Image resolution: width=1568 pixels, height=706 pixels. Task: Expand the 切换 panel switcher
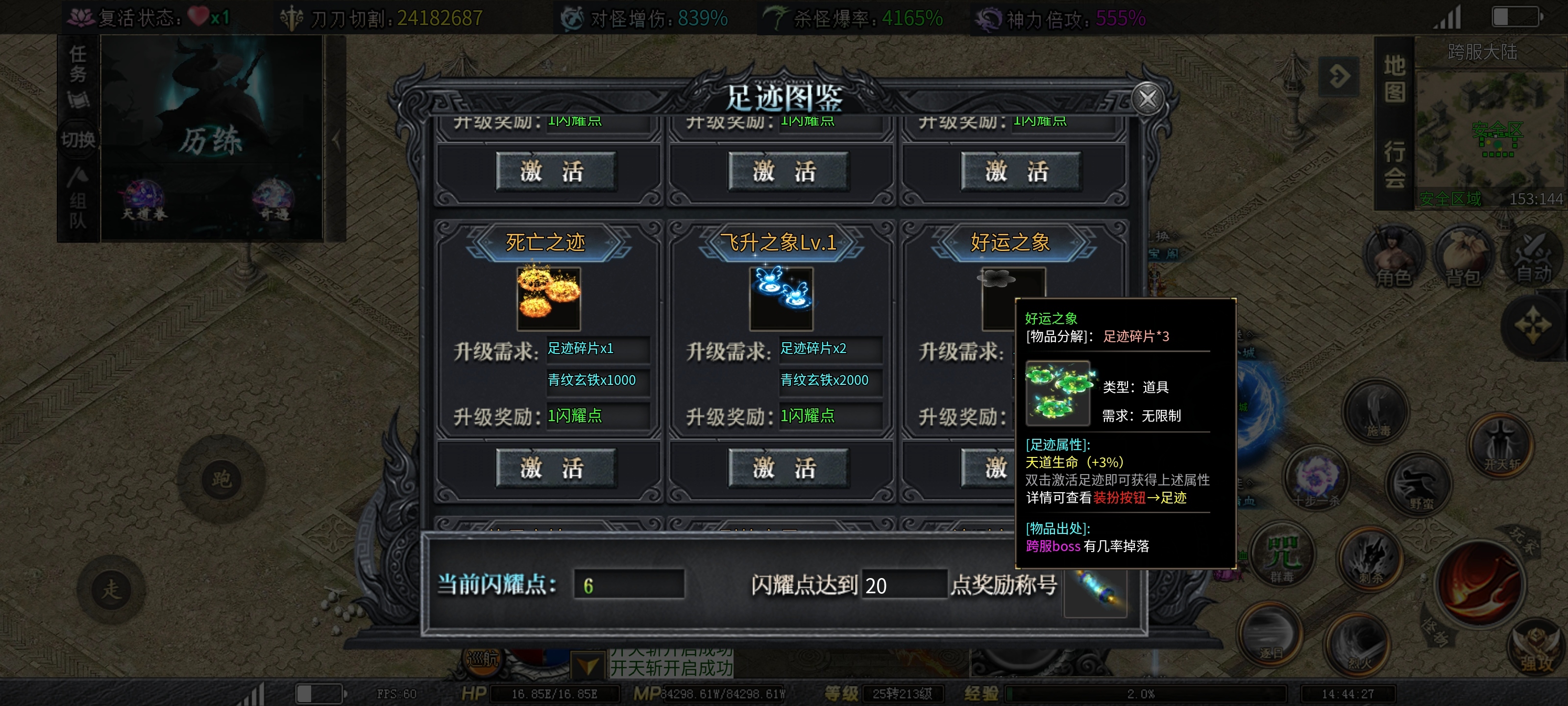tap(78, 139)
